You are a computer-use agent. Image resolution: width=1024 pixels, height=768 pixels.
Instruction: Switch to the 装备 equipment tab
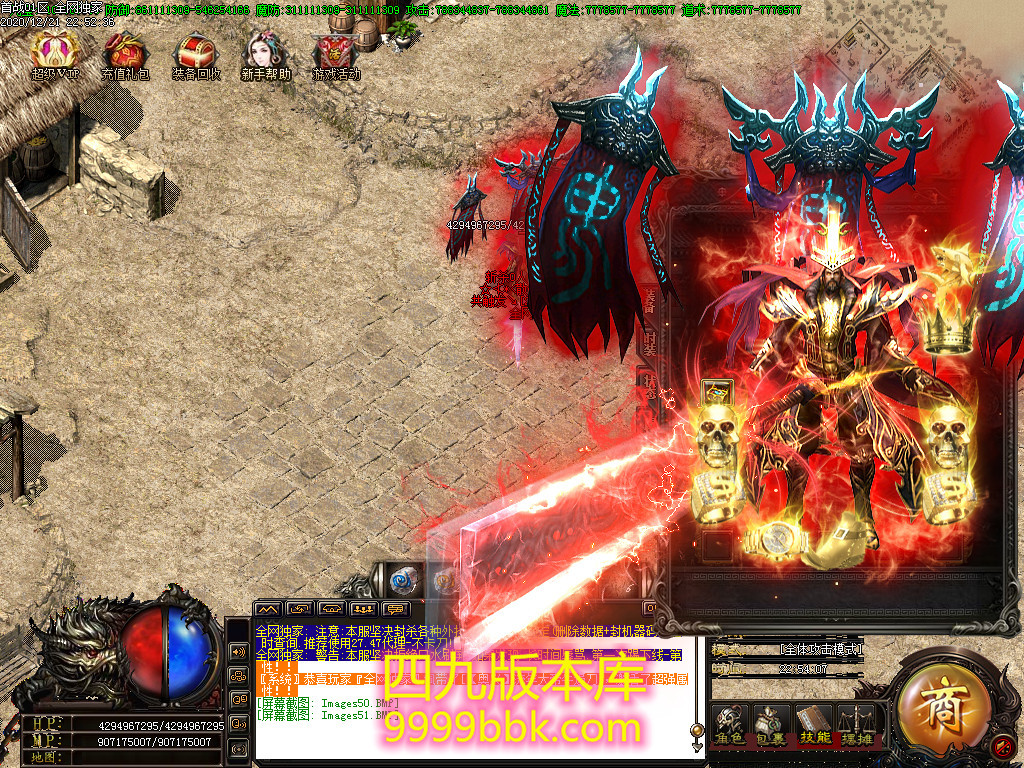click(649, 299)
